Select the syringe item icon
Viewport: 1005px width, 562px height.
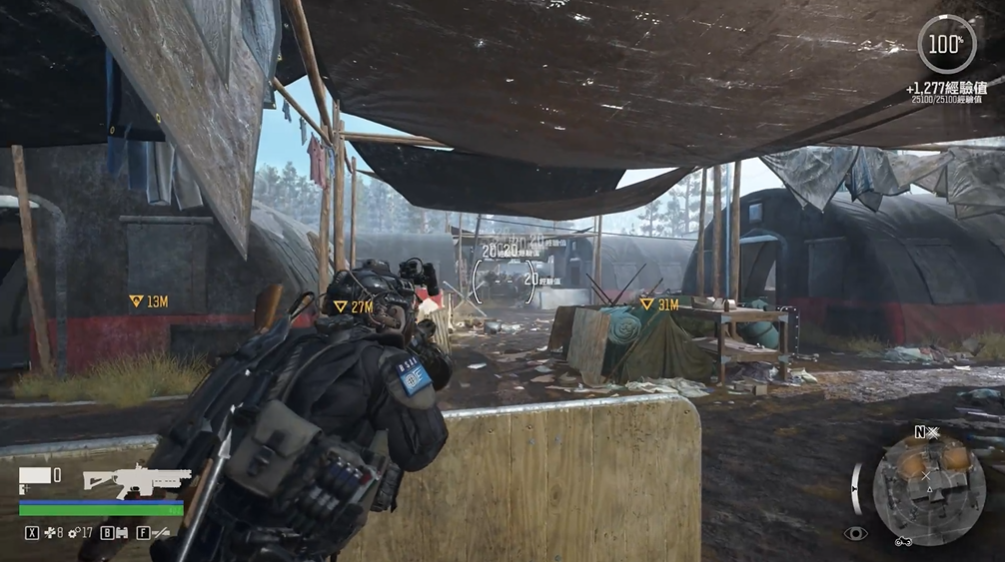point(160,533)
